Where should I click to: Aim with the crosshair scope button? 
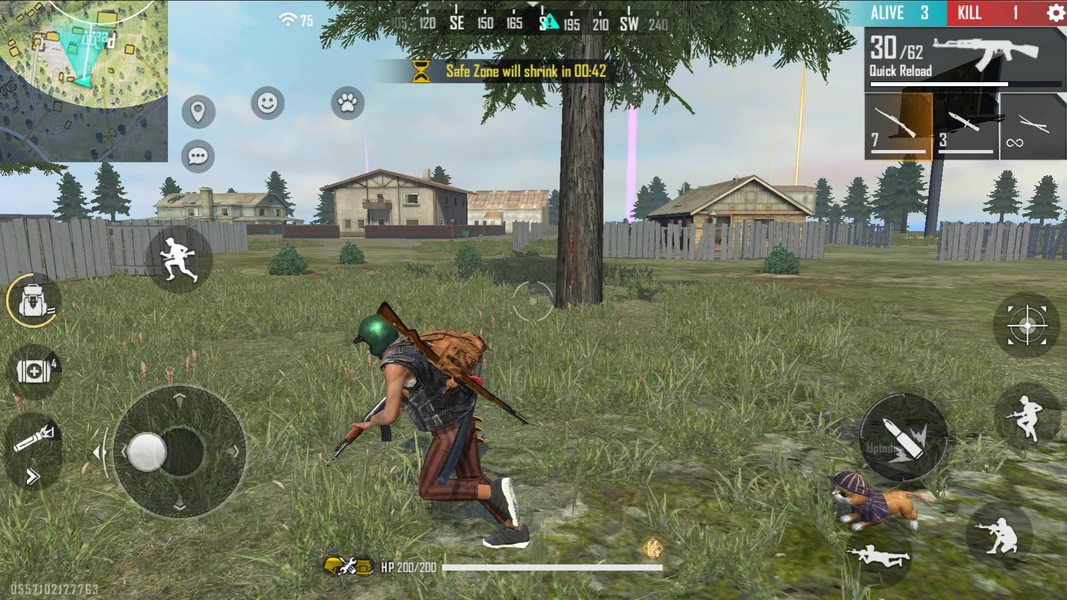tap(1026, 326)
